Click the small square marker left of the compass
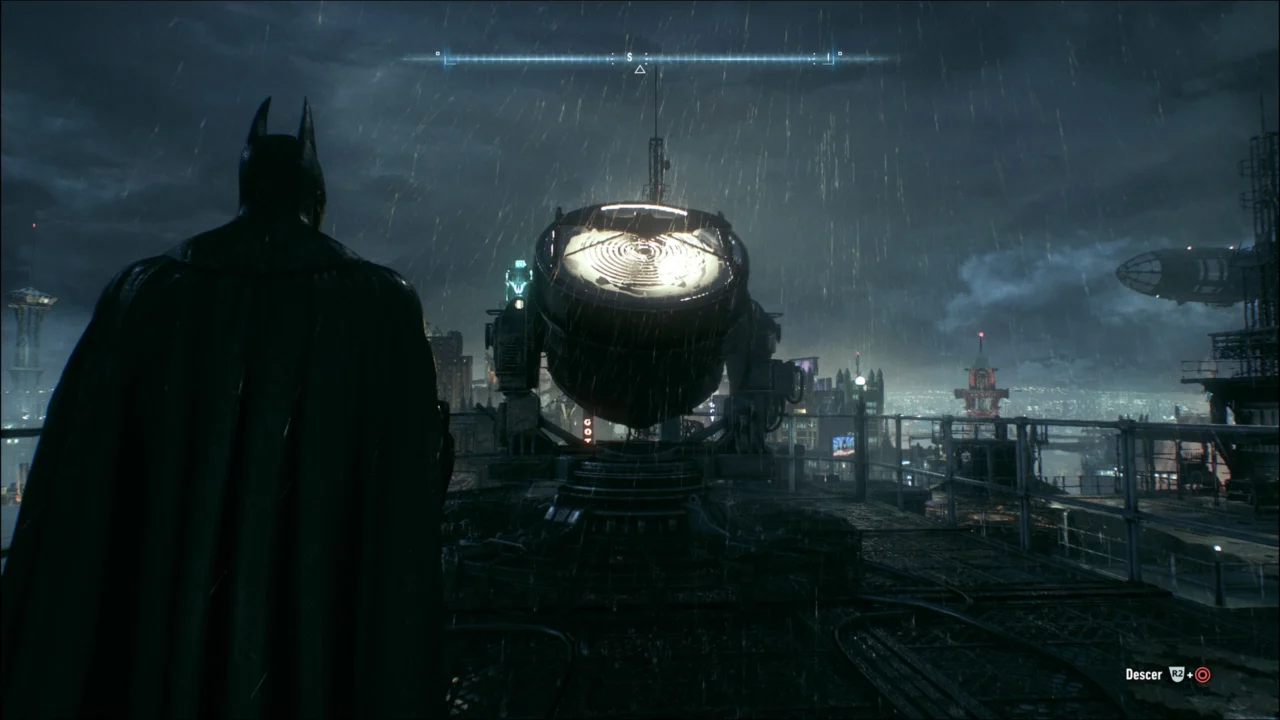The image size is (1280, 720). point(436,54)
